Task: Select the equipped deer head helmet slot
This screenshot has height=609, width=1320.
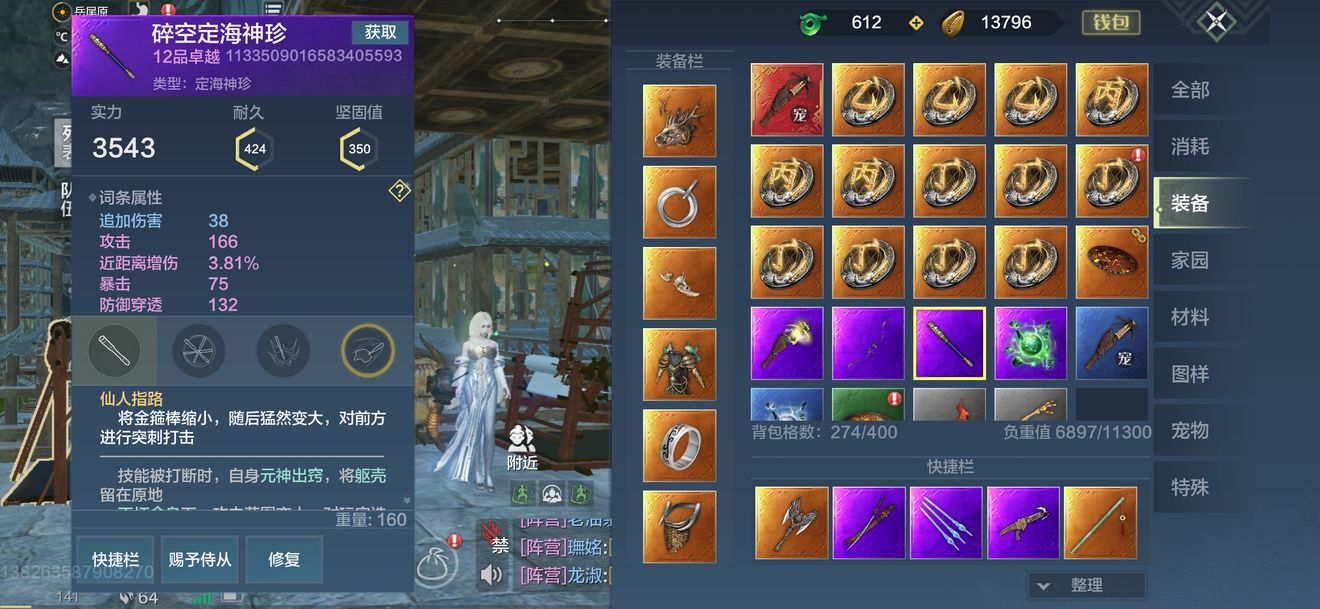Action: (x=679, y=121)
